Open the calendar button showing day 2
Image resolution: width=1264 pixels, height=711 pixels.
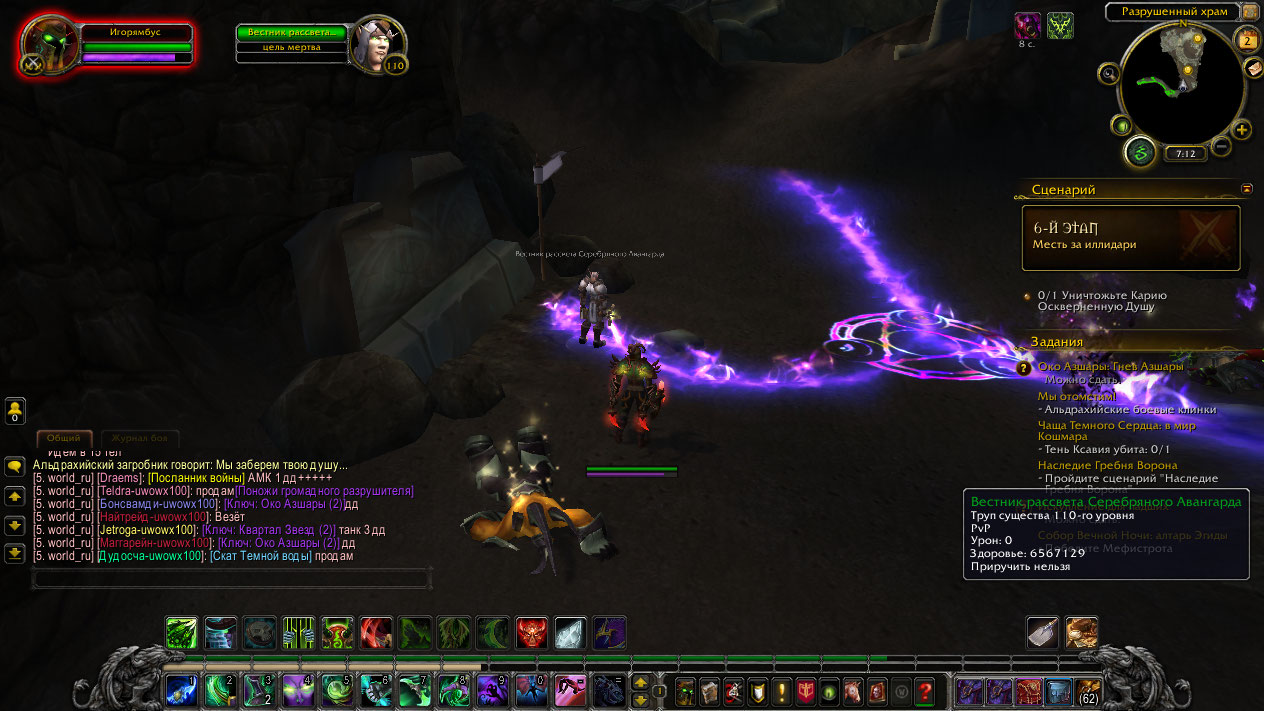(1247, 40)
